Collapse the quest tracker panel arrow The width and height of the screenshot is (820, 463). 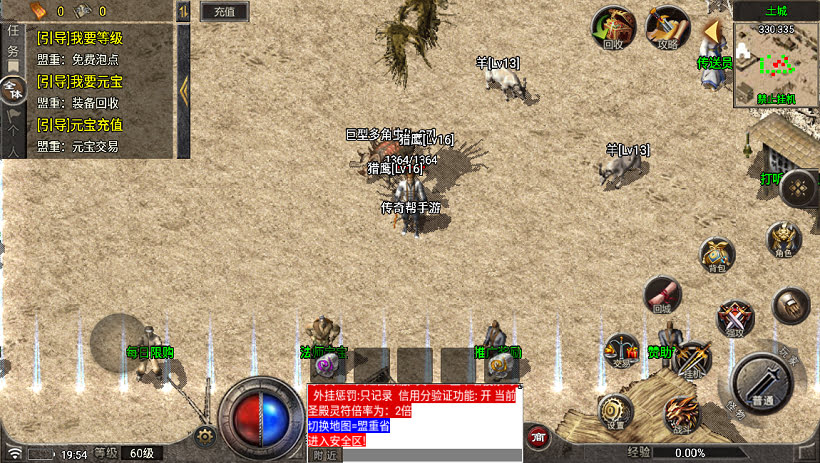(184, 88)
